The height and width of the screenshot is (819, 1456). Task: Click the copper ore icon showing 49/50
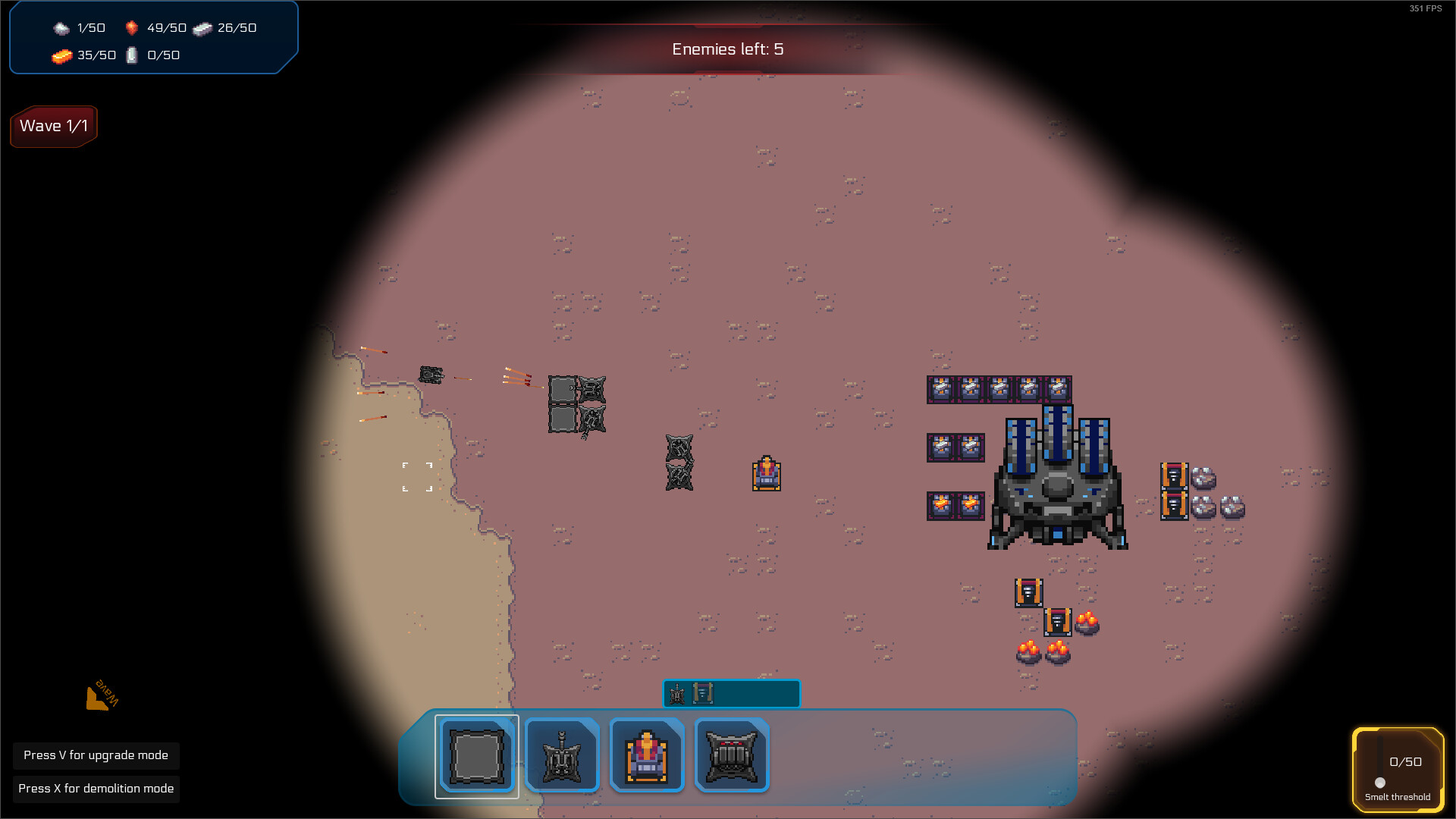[x=130, y=27]
